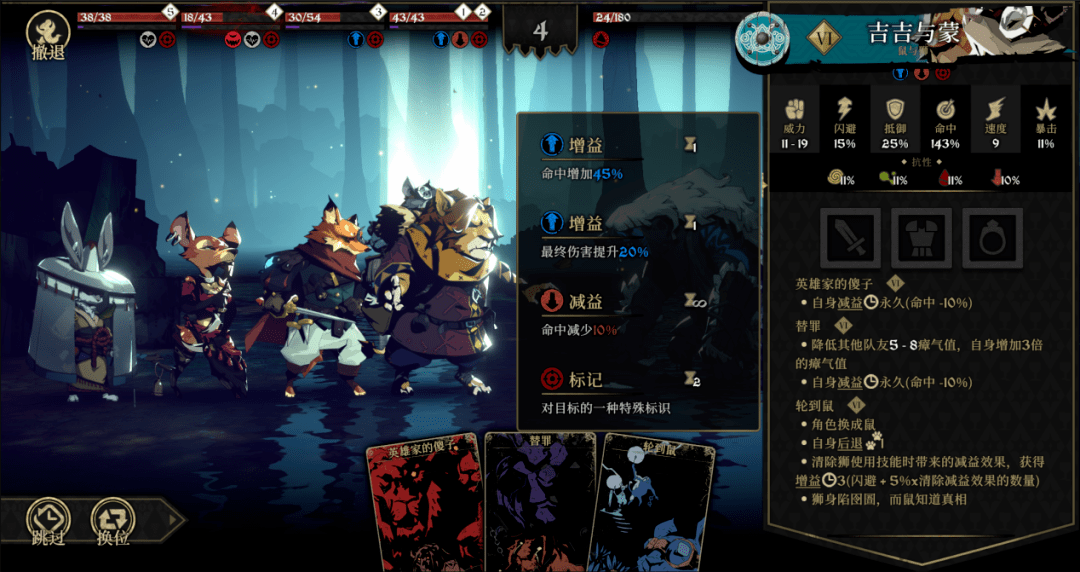Select the 暴击 critical stat icon
The width and height of the screenshot is (1080, 572).
click(x=1045, y=110)
